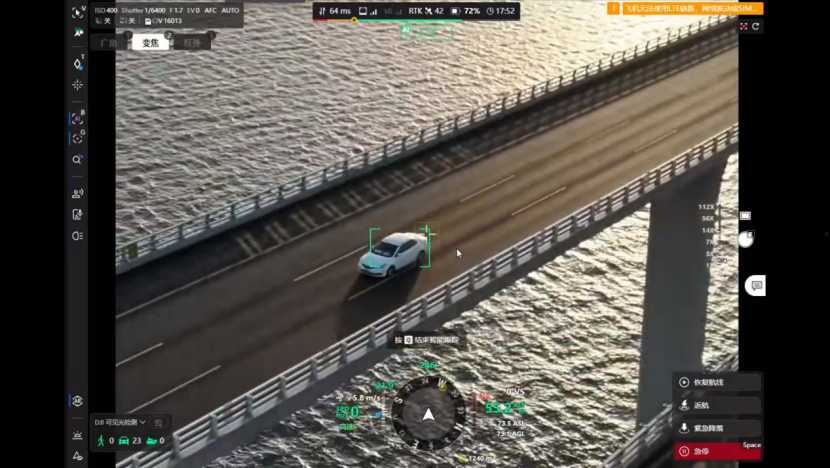Choose the 返航 return-to-home button

(717, 405)
